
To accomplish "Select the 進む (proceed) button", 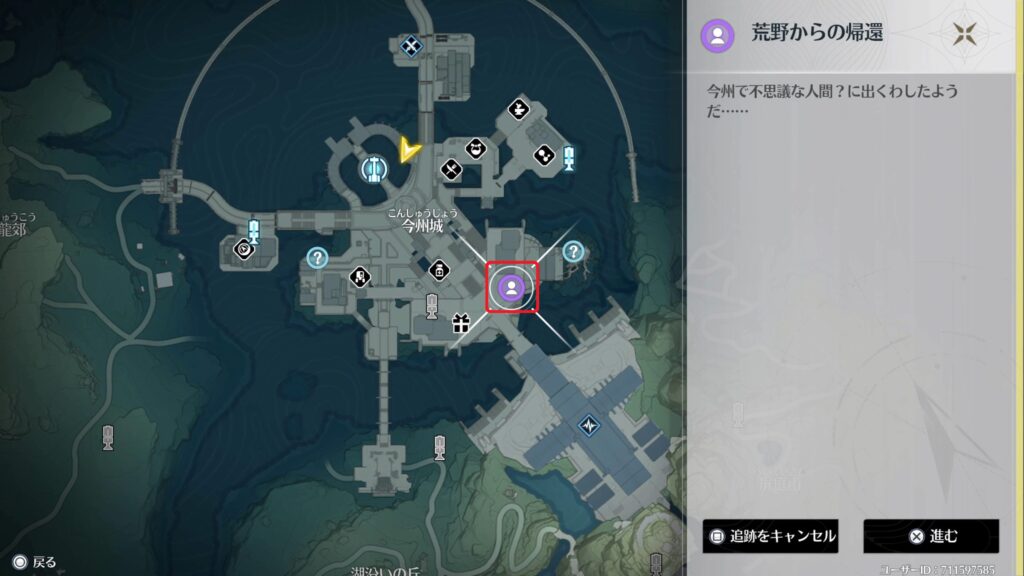I will click(x=930, y=536).
